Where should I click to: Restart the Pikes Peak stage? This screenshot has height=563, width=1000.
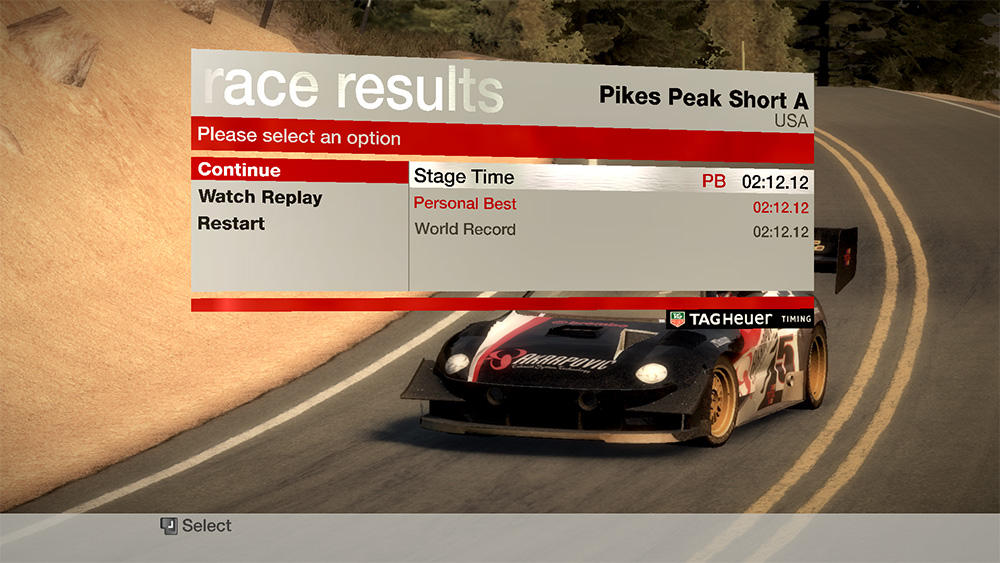231,223
